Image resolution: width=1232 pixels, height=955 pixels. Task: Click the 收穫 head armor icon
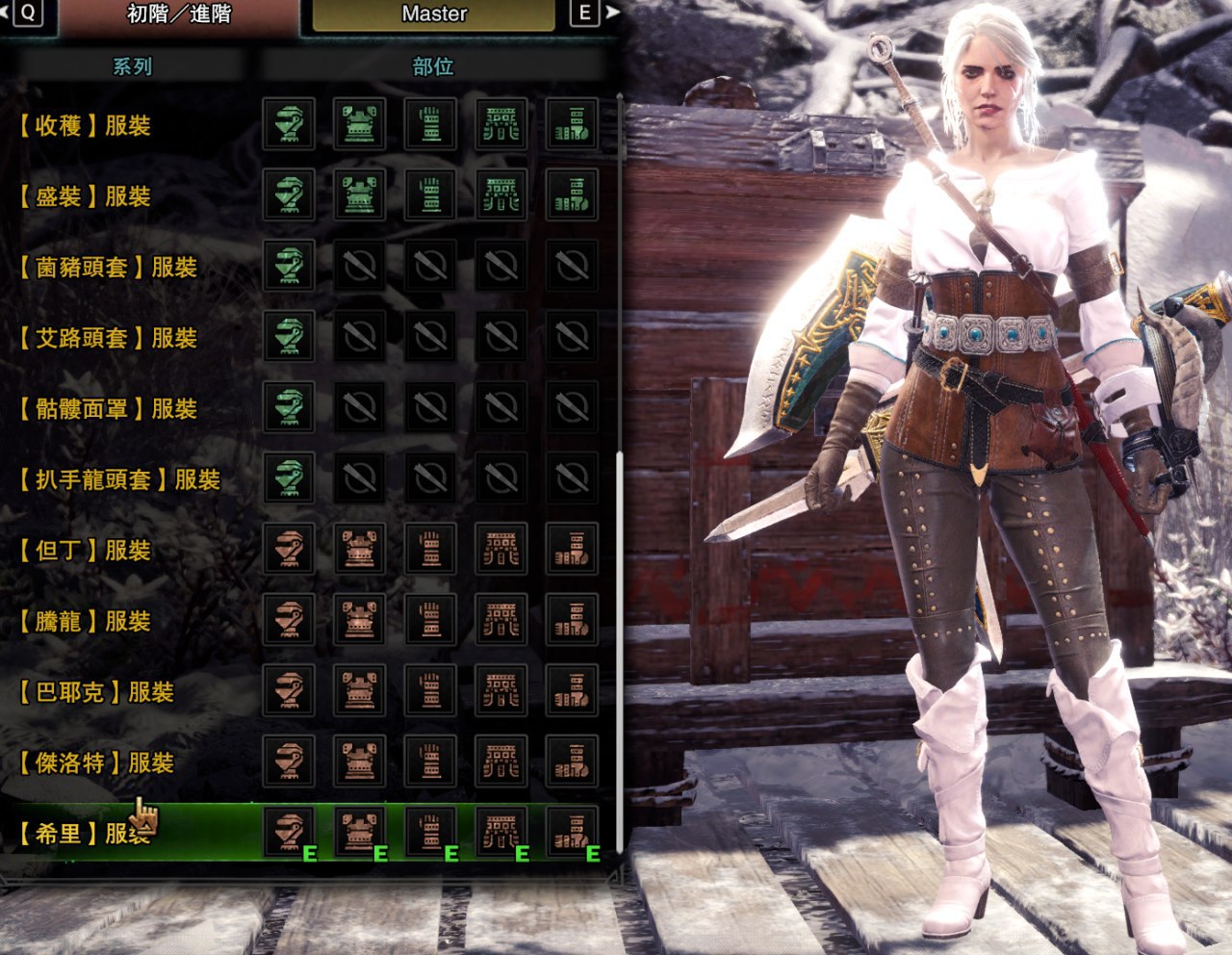pyautogui.click(x=289, y=125)
